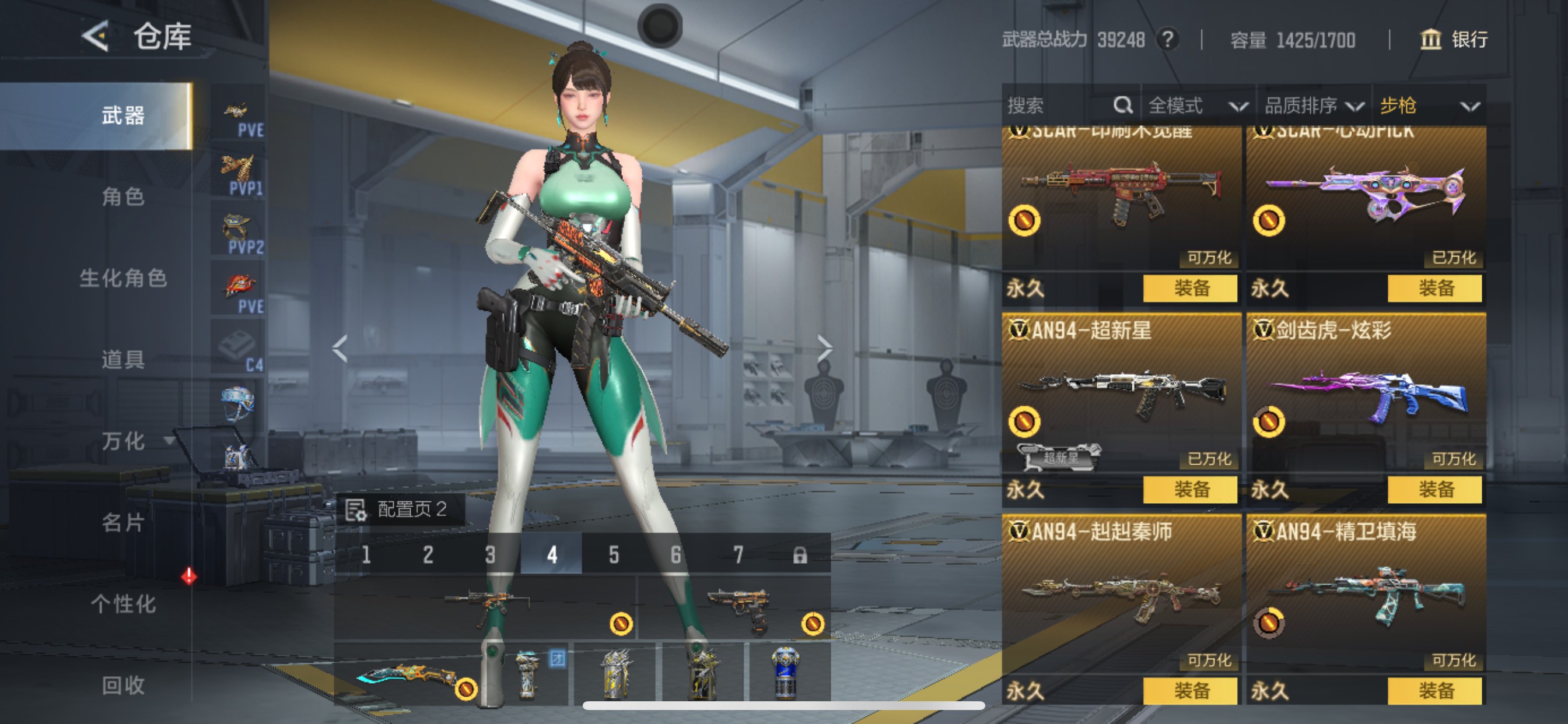Image resolution: width=1568 pixels, height=724 pixels.
Task: Switch to the 名片 name card category
Action: tap(123, 522)
